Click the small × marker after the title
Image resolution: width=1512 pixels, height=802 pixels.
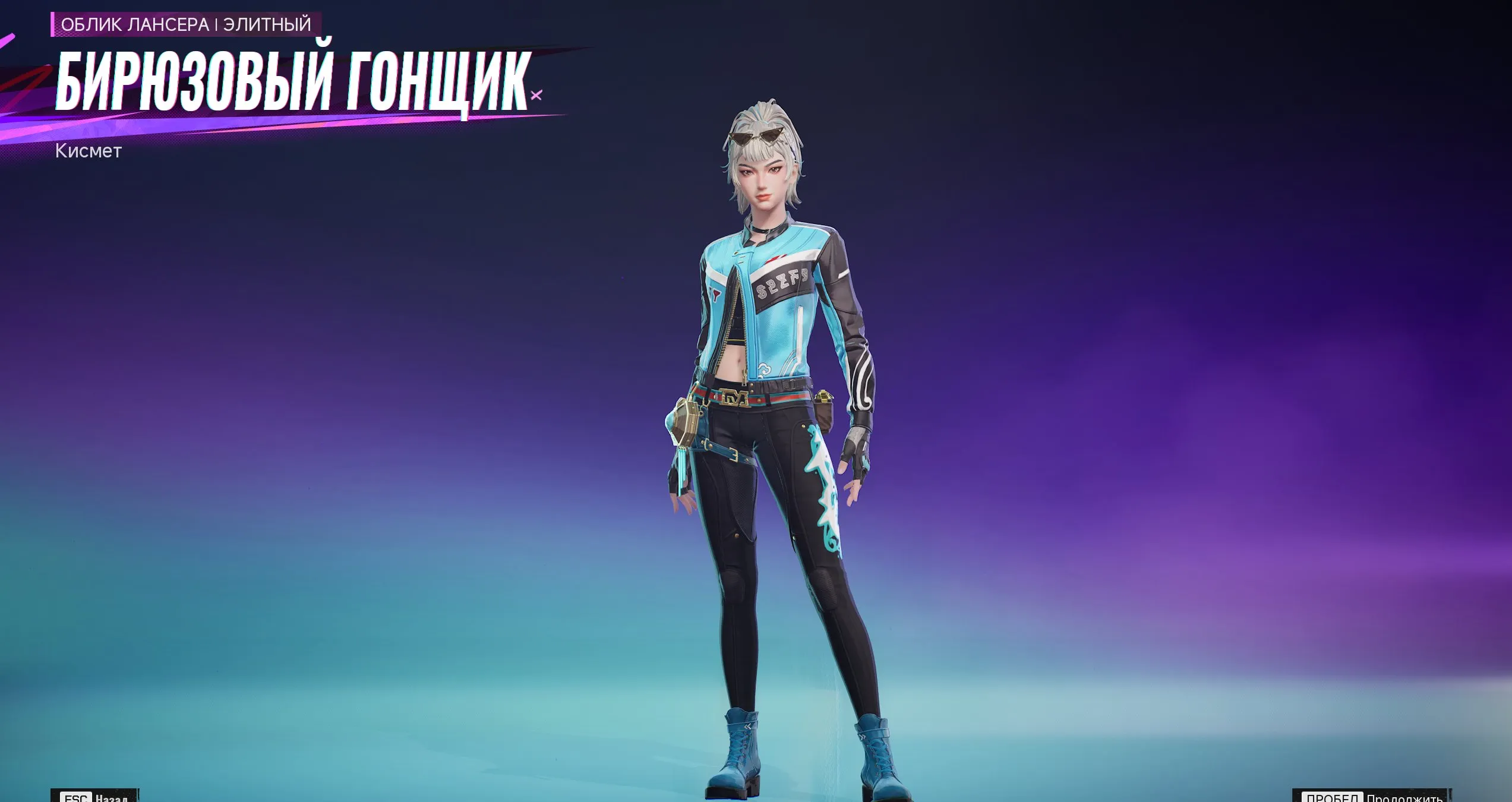click(535, 95)
